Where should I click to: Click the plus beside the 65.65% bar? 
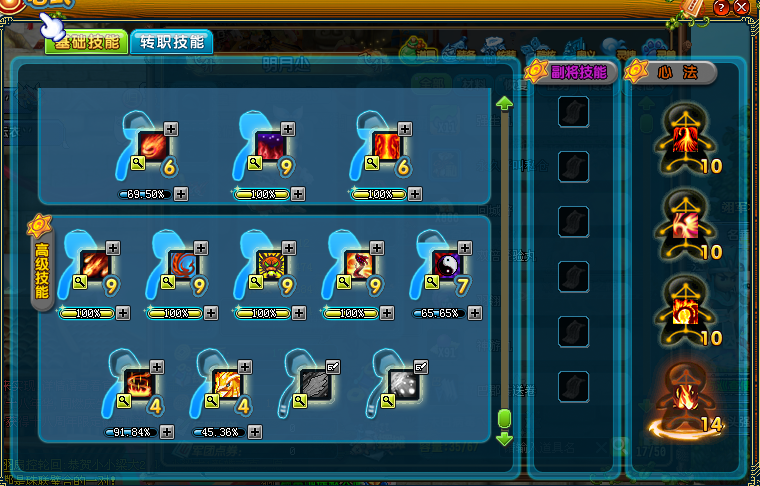tap(475, 313)
